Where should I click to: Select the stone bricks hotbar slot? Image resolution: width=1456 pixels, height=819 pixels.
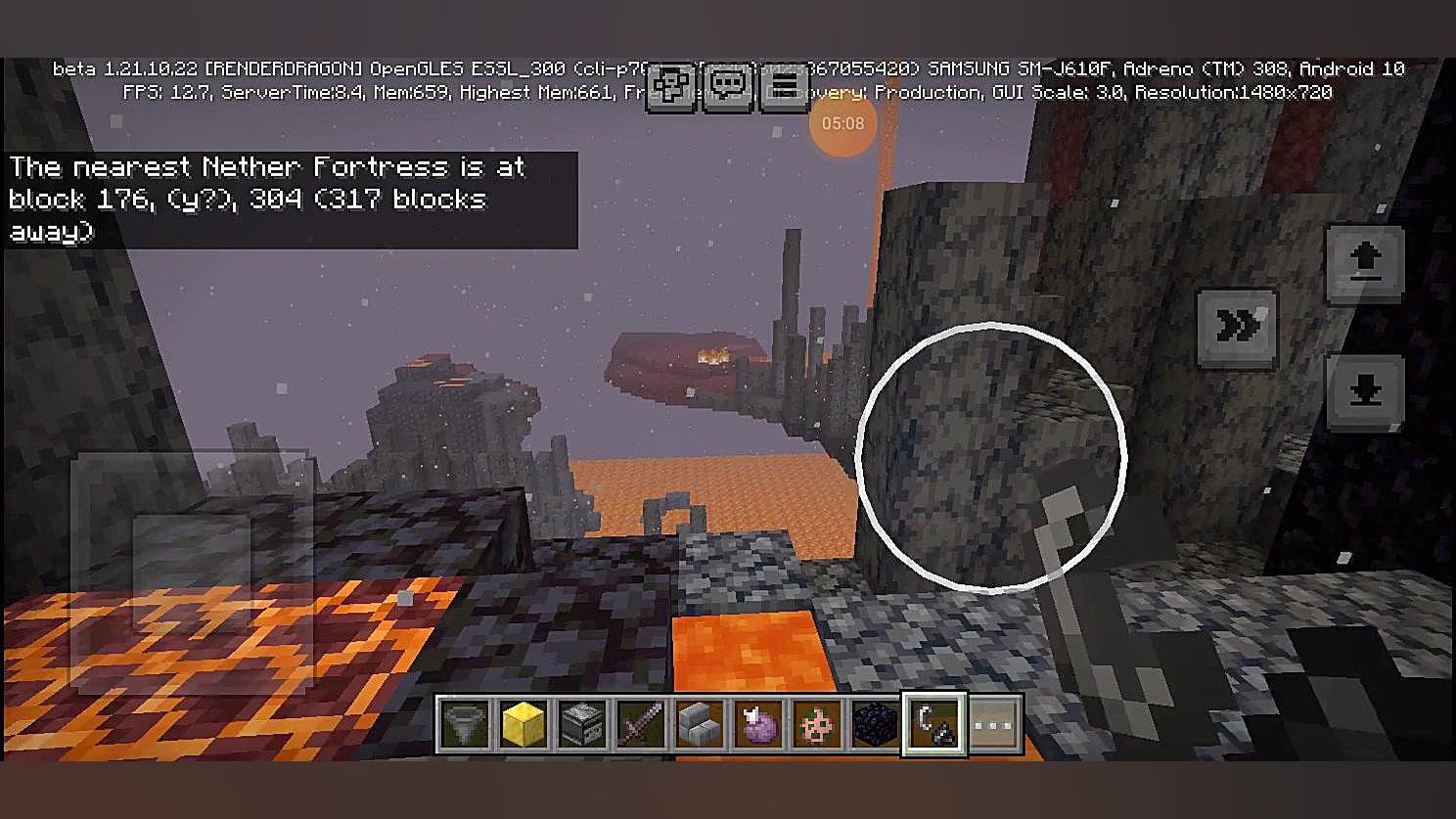[x=700, y=726]
